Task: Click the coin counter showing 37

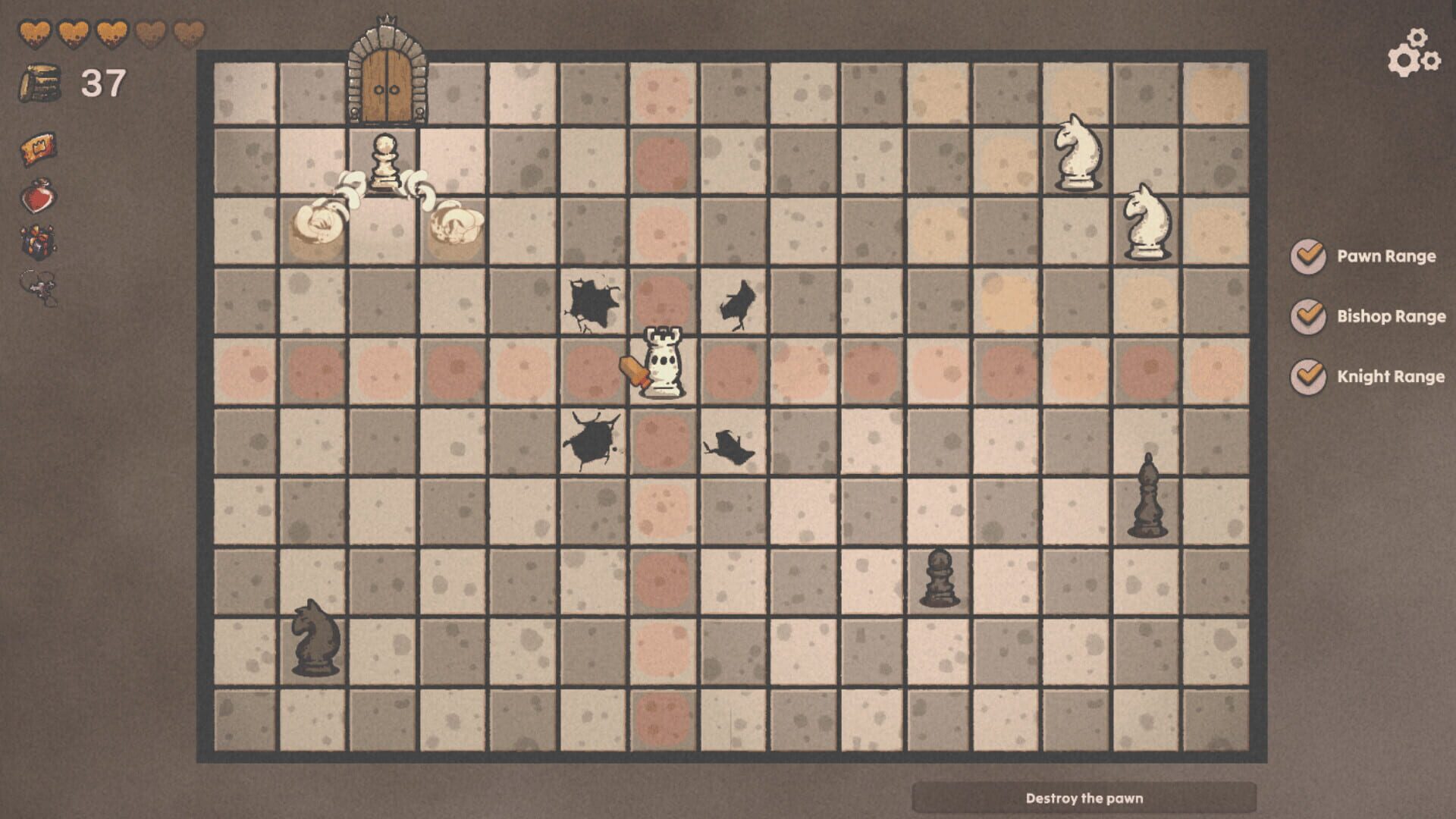Action: click(x=105, y=83)
